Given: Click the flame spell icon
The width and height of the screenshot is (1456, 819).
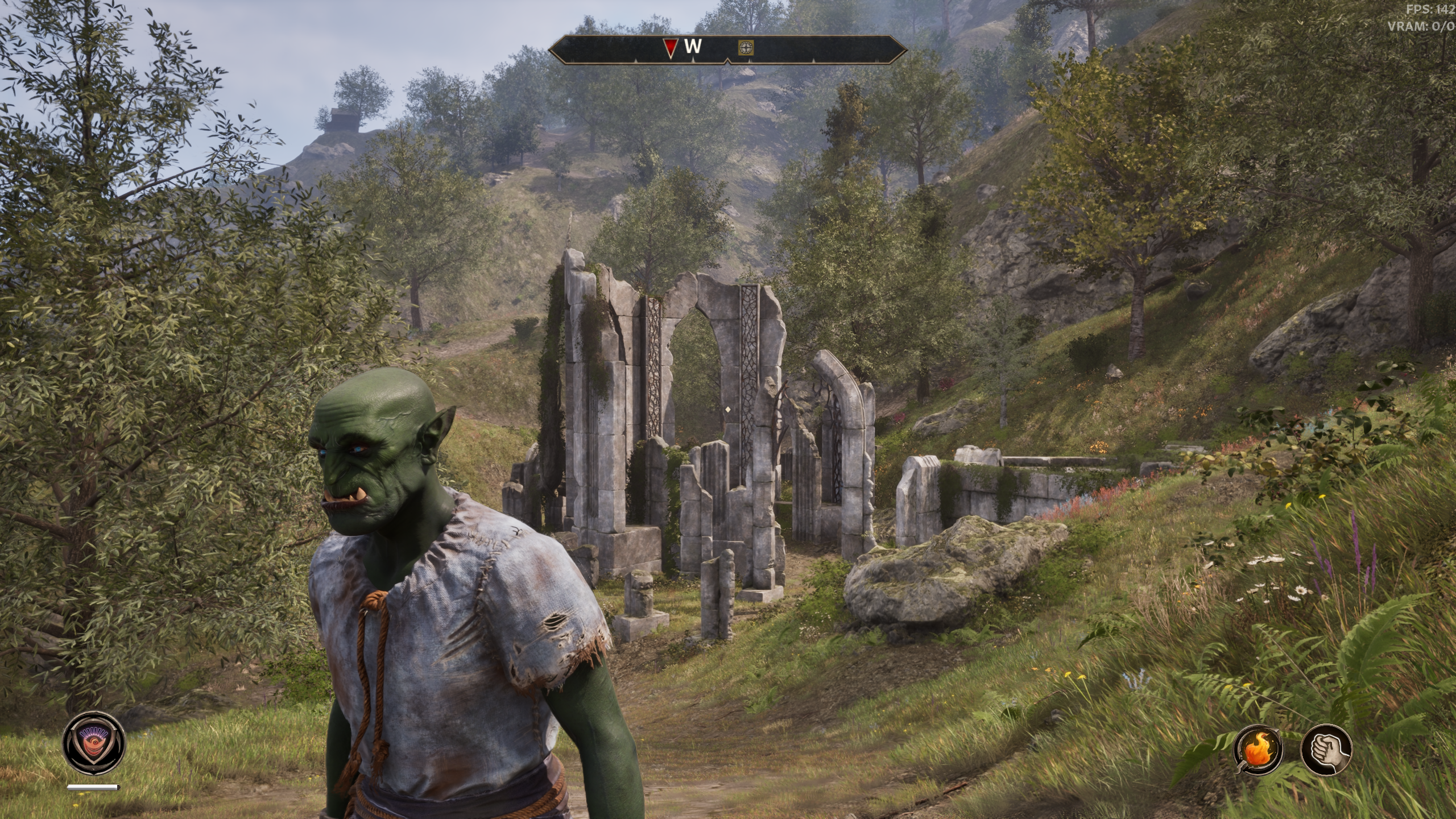Looking at the screenshot, I should 1258,750.
